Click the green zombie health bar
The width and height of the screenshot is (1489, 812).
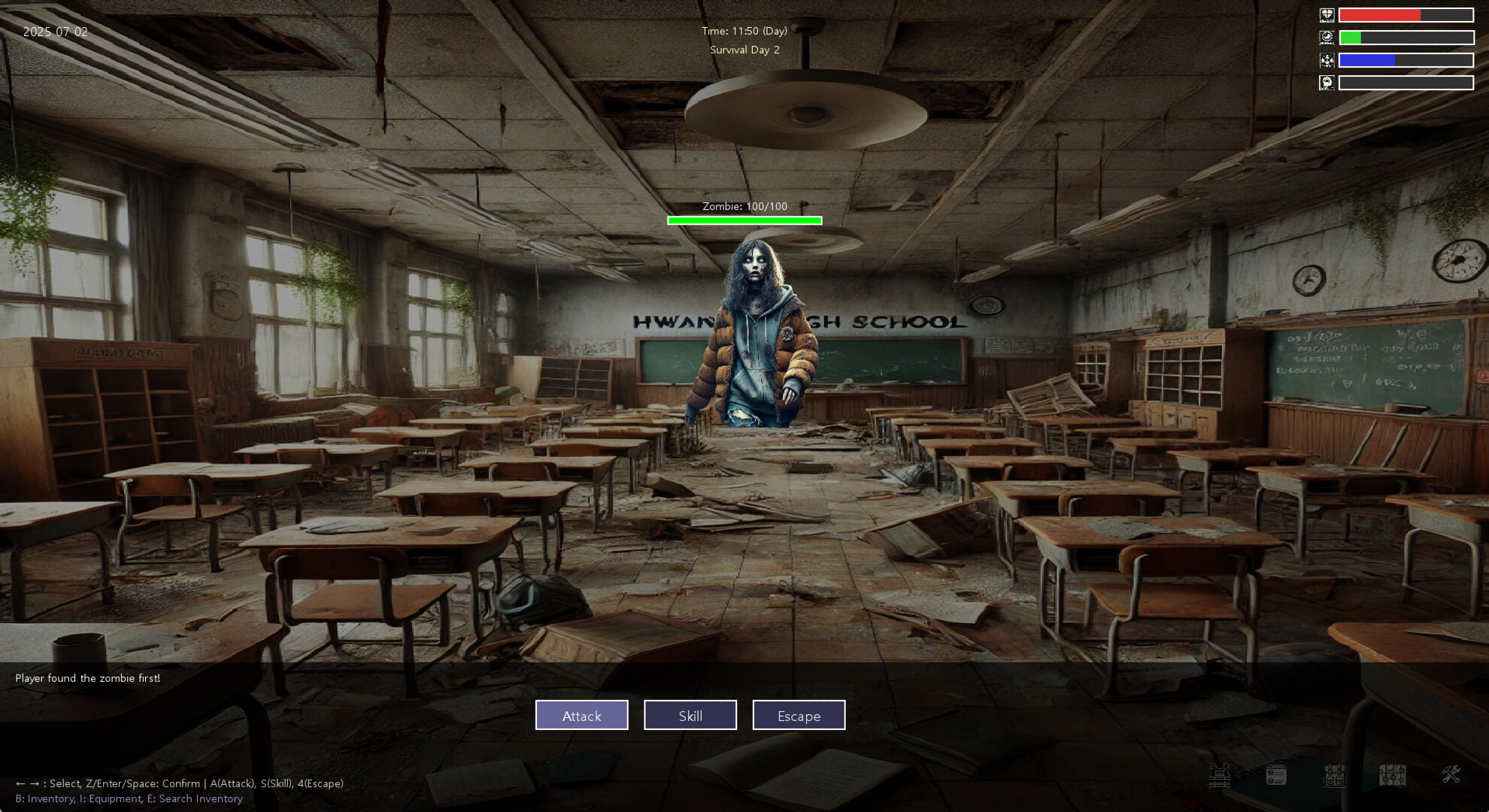[744, 220]
